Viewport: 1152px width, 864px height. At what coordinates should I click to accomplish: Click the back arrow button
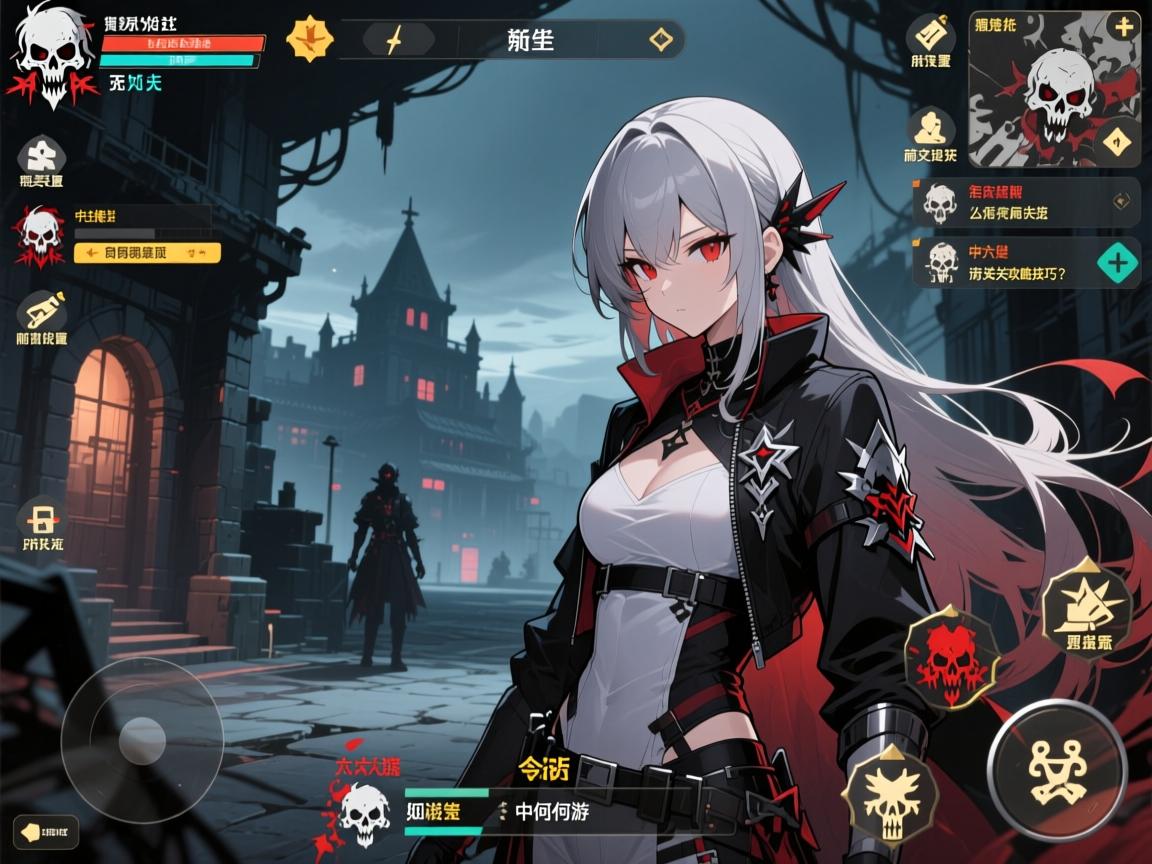point(46,831)
